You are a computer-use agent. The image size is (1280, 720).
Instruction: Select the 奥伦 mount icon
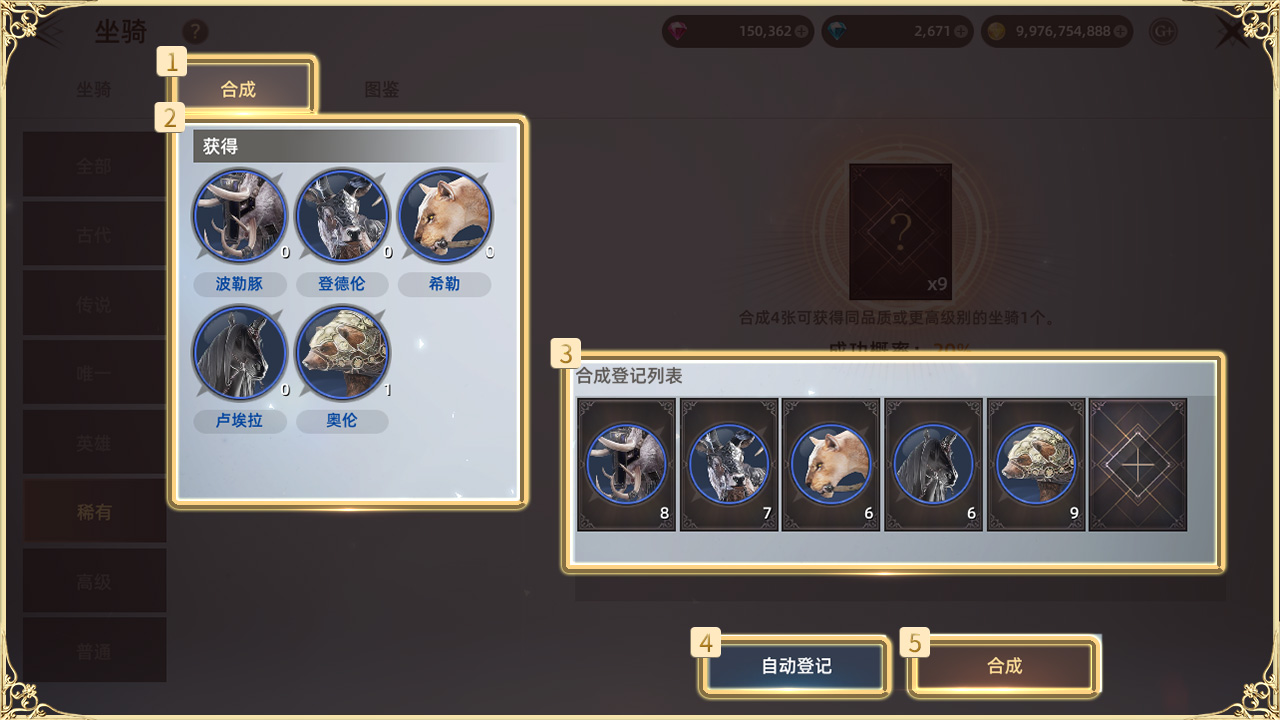(x=342, y=353)
